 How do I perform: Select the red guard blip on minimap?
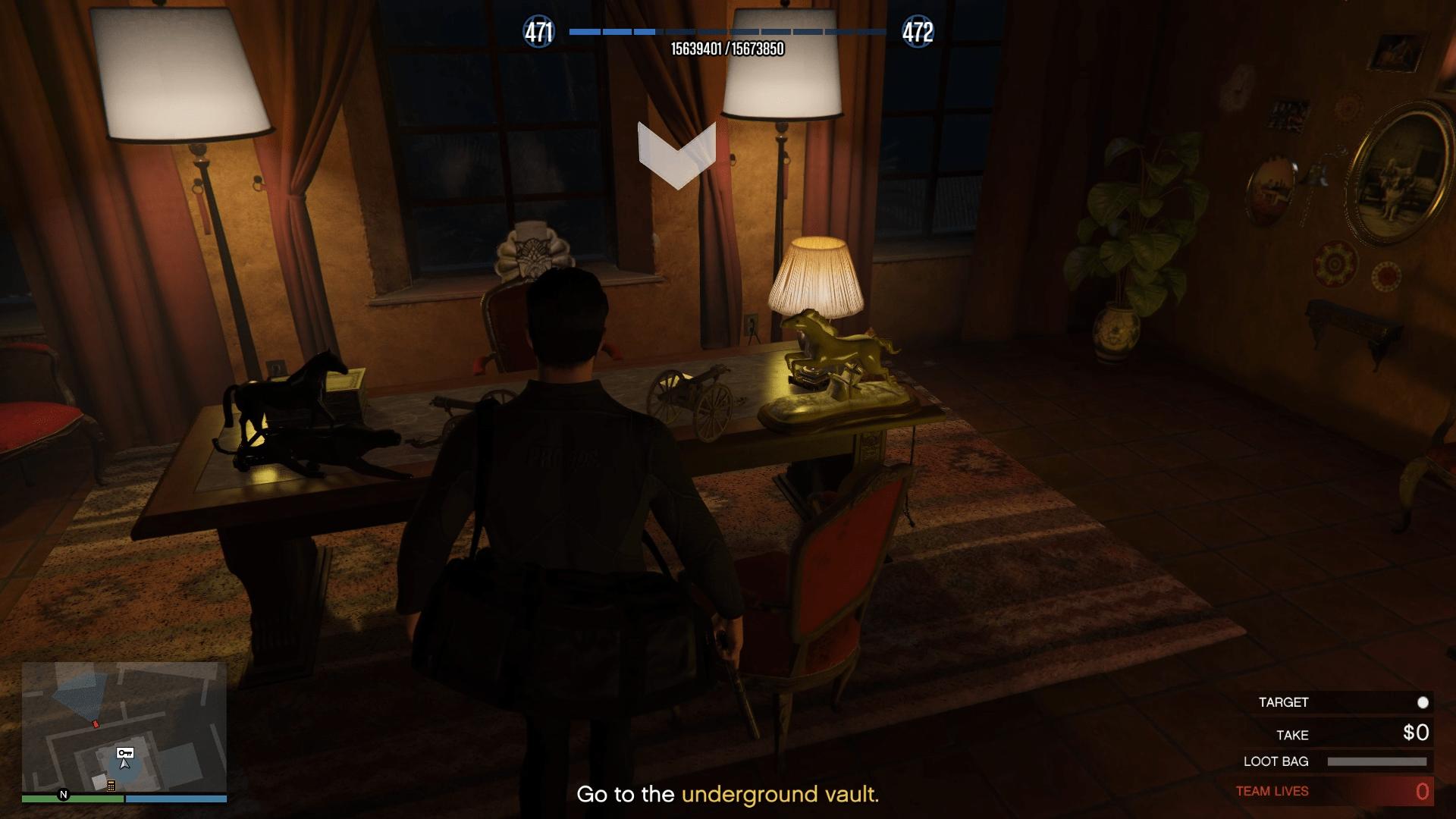coord(96,725)
